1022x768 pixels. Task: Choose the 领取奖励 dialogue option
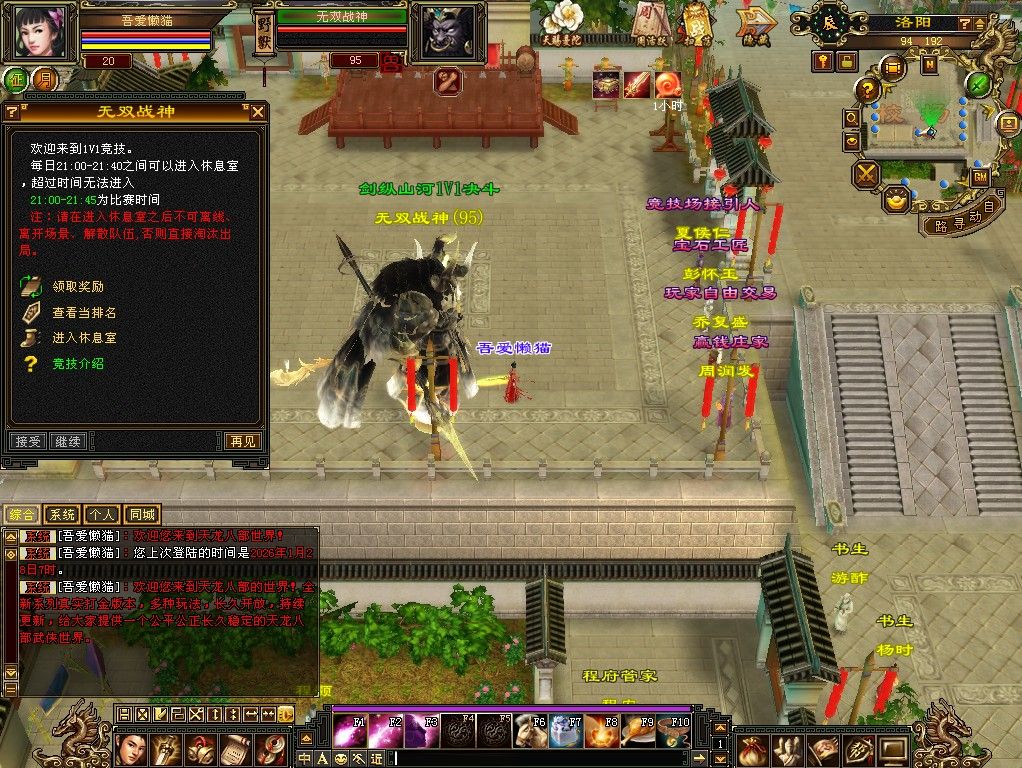(77, 287)
